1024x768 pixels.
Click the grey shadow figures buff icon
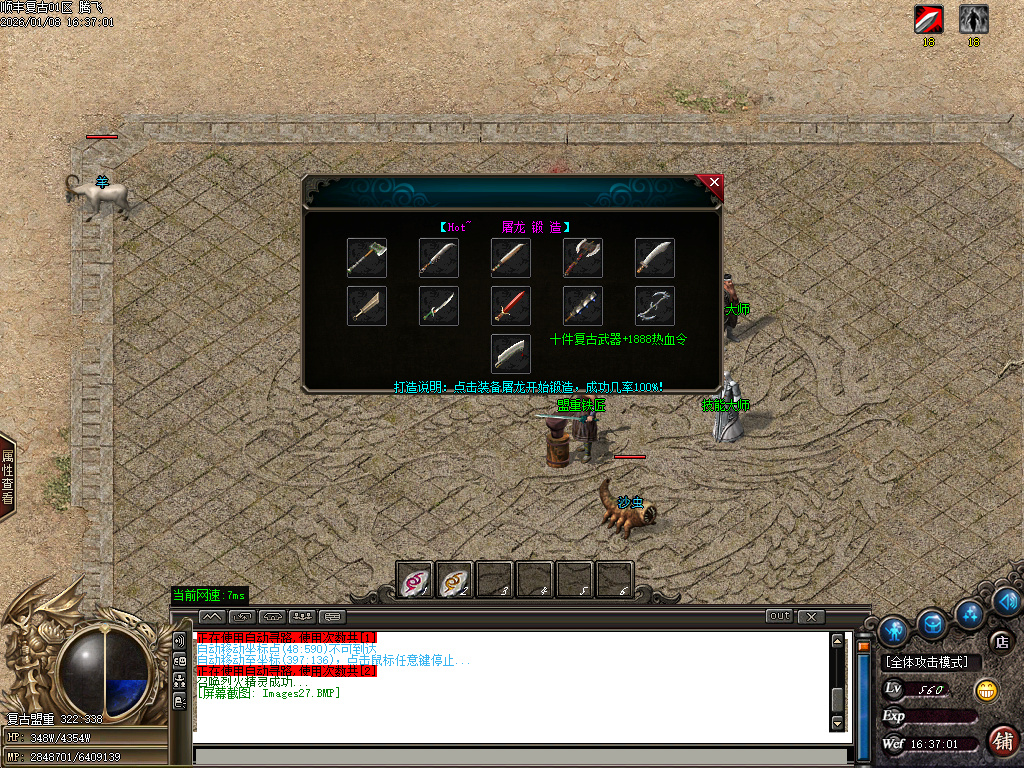974,20
